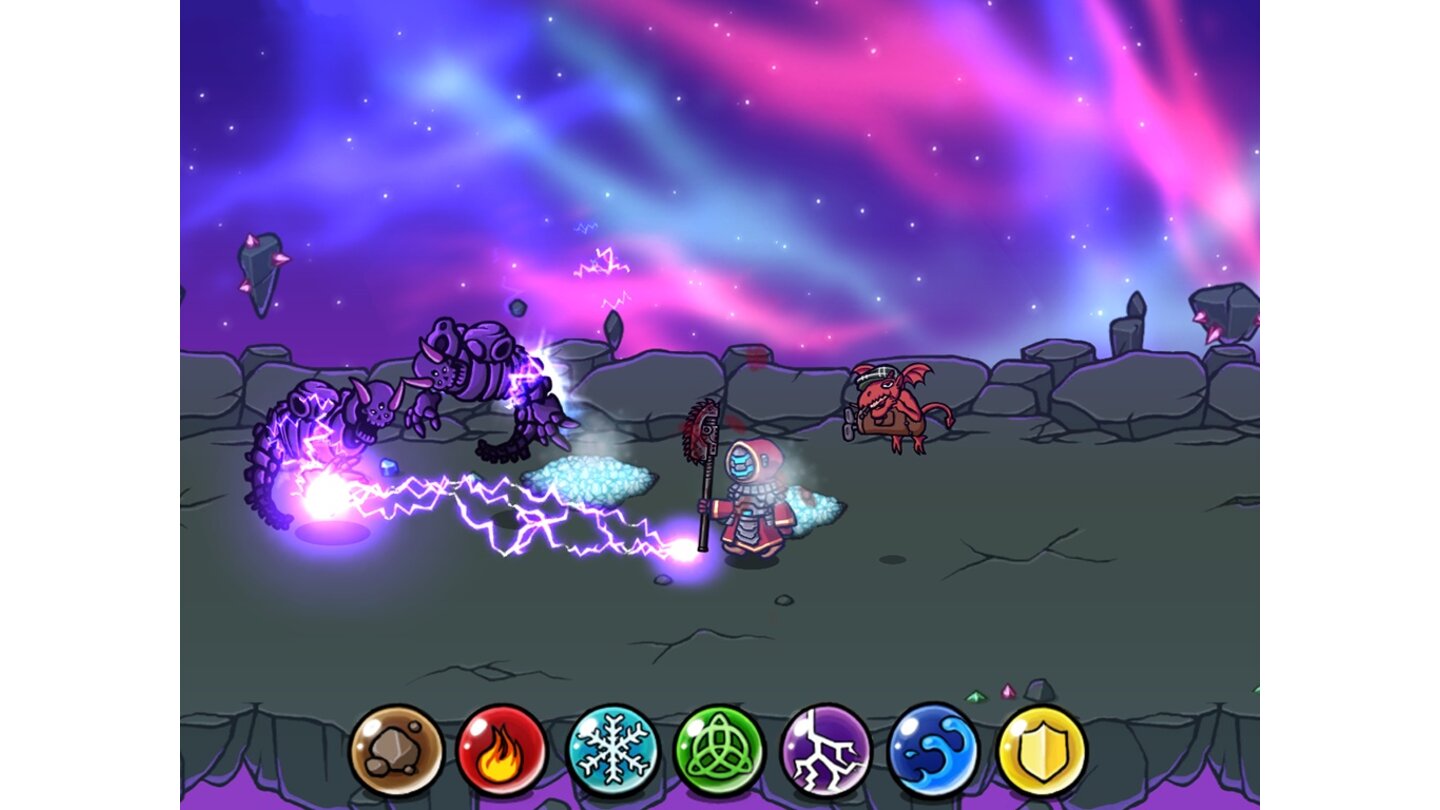The width and height of the screenshot is (1440, 810).
Task: Activate the yellow shield element orb
Action: 1041,750
